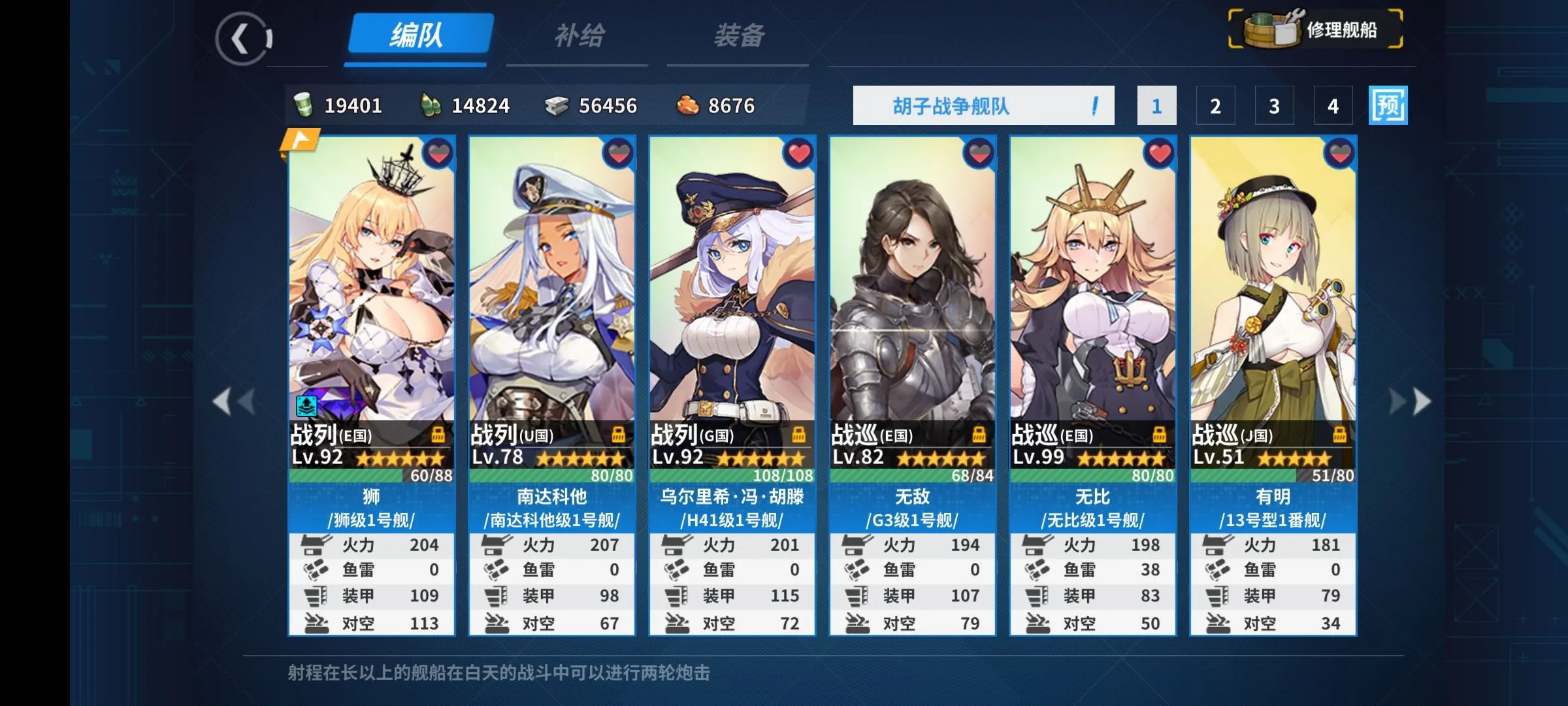The width and height of the screenshot is (1568, 706).
Task: Pick the 无比 ship card
Action: [1092, 294]
